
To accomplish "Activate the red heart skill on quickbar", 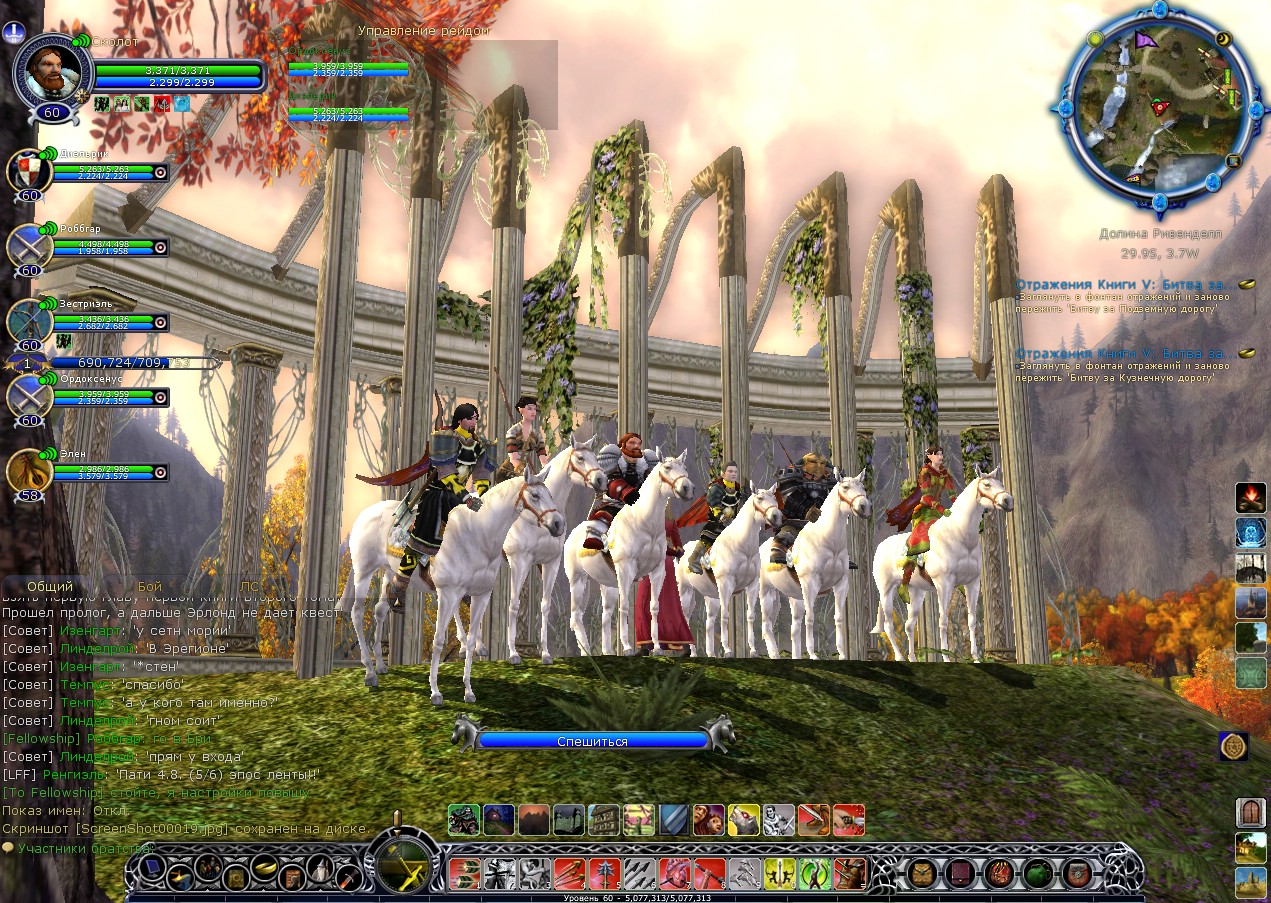I will [x=674, y=873].
